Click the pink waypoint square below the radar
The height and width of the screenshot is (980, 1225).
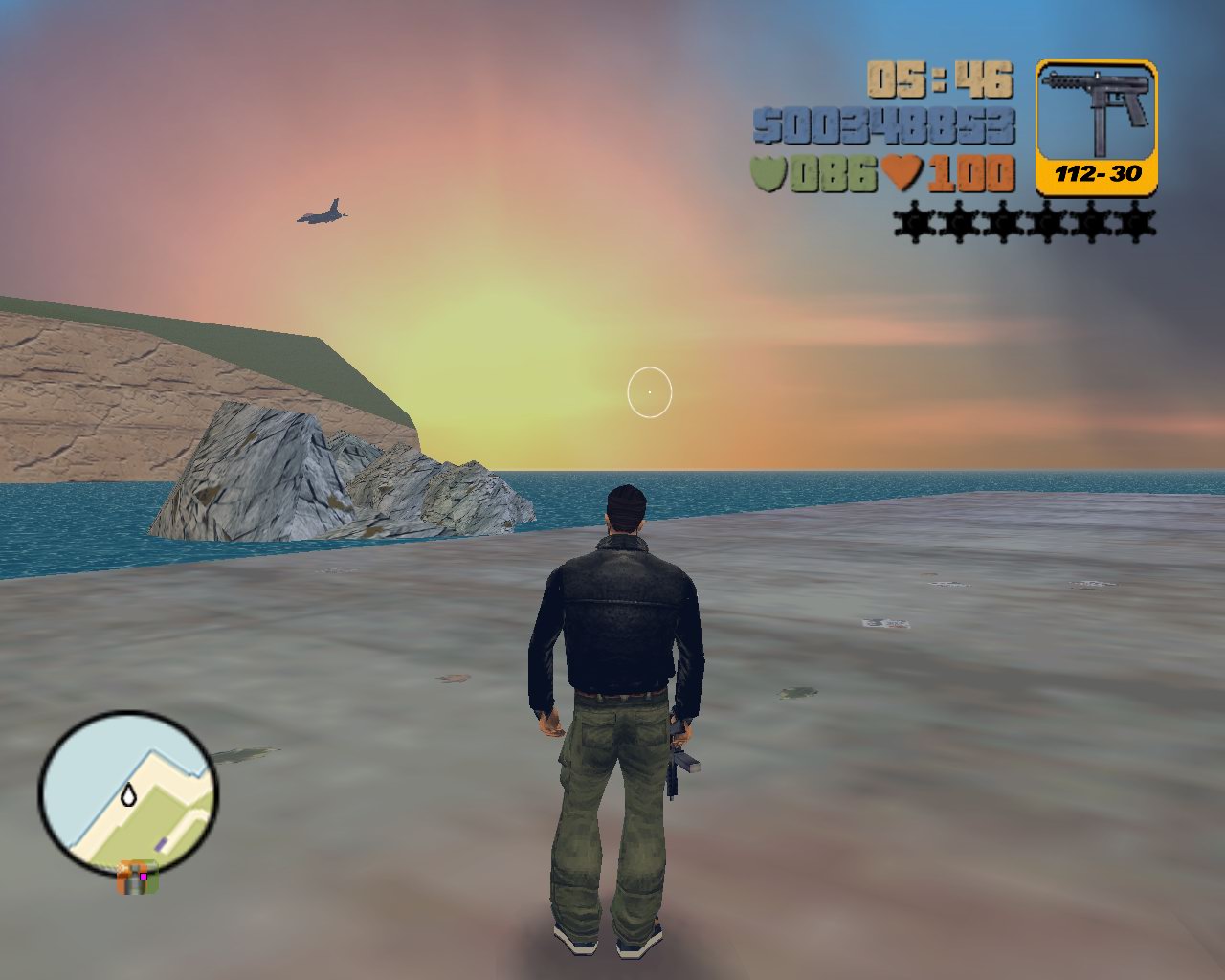pyautogui.click(x=144, y=876)
